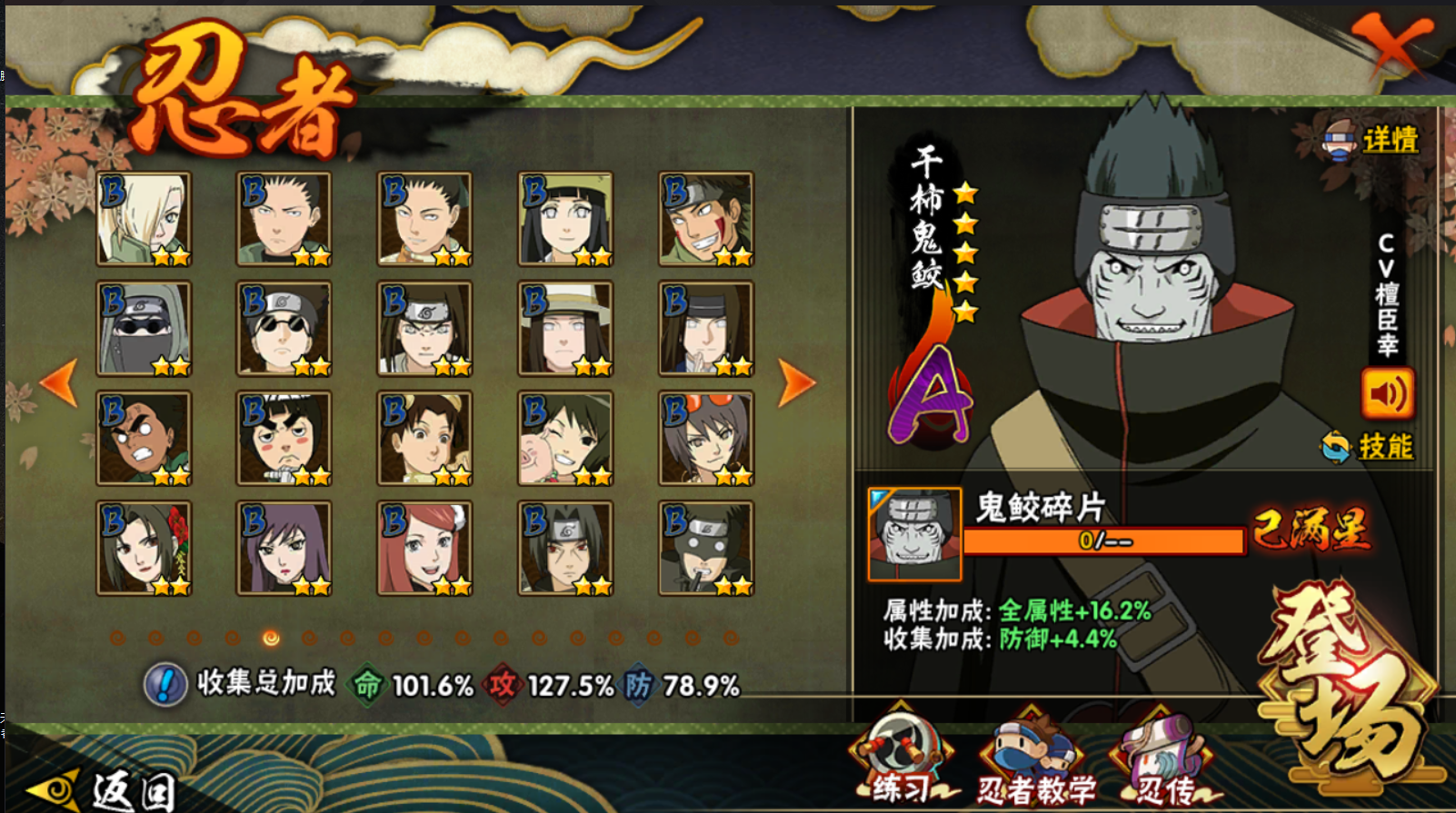Viewport: 1456px width, 813px height.
Task: Play the character voice with speaker button
Action: [1387, 393]
